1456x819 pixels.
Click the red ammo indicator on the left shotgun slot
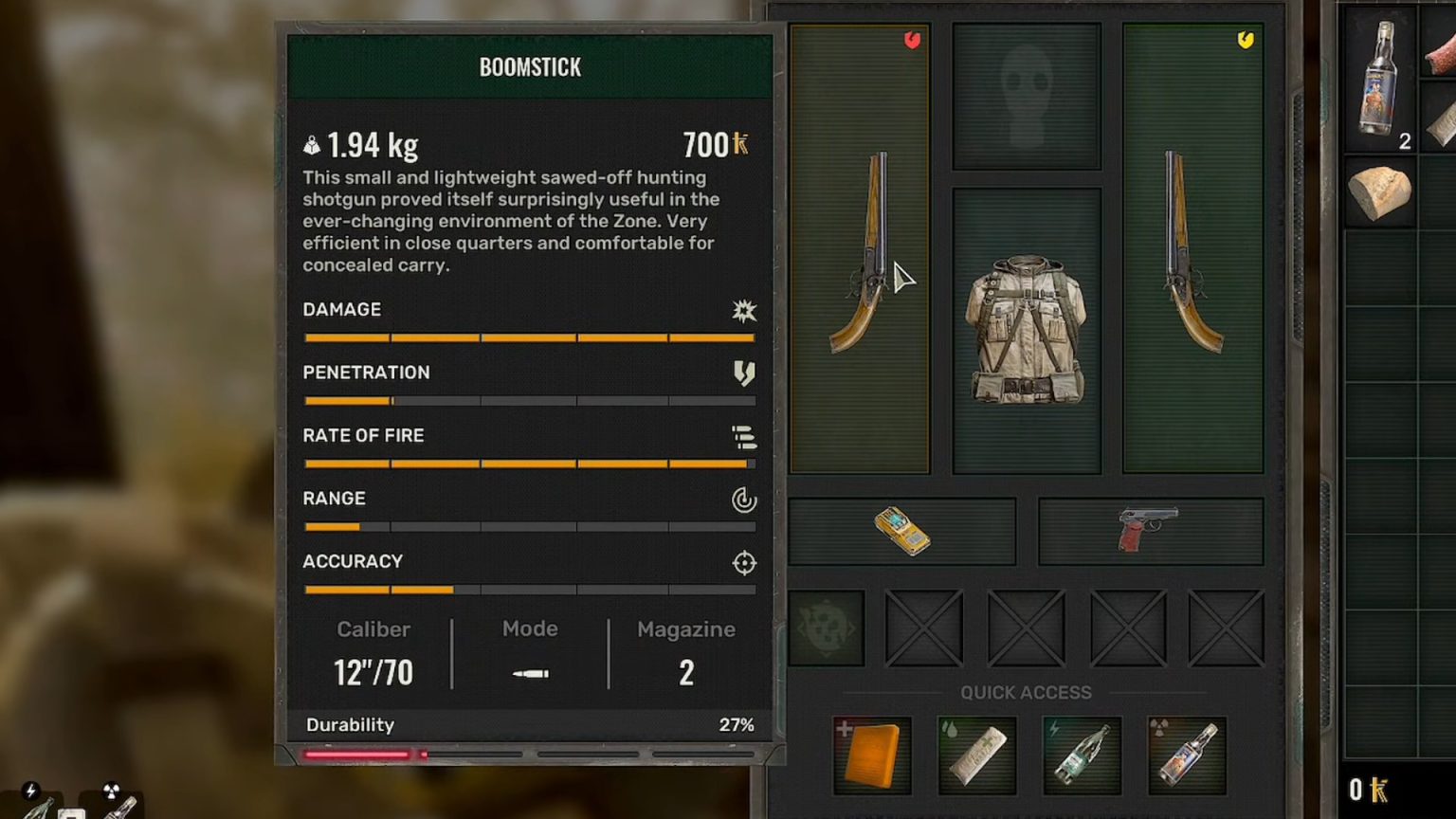(913, 40)
